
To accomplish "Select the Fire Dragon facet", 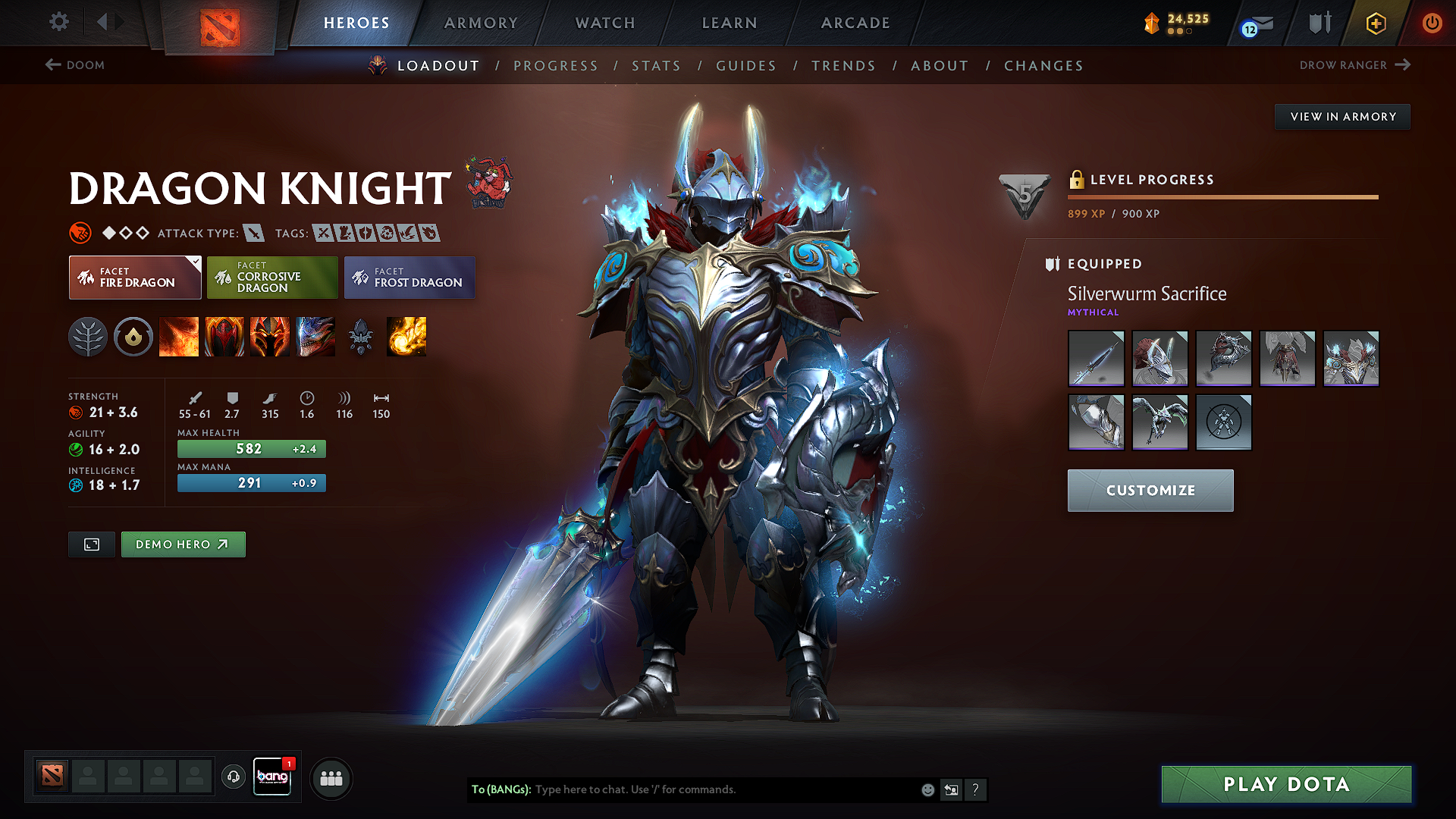I will tap(135, 278).
